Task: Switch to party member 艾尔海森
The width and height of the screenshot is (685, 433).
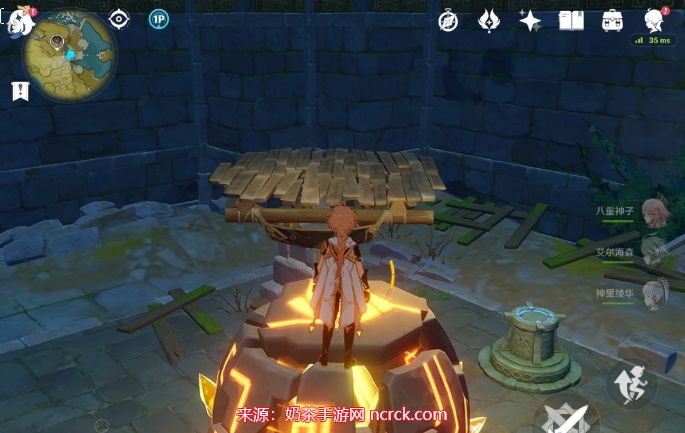Action: tap(654, 251)
